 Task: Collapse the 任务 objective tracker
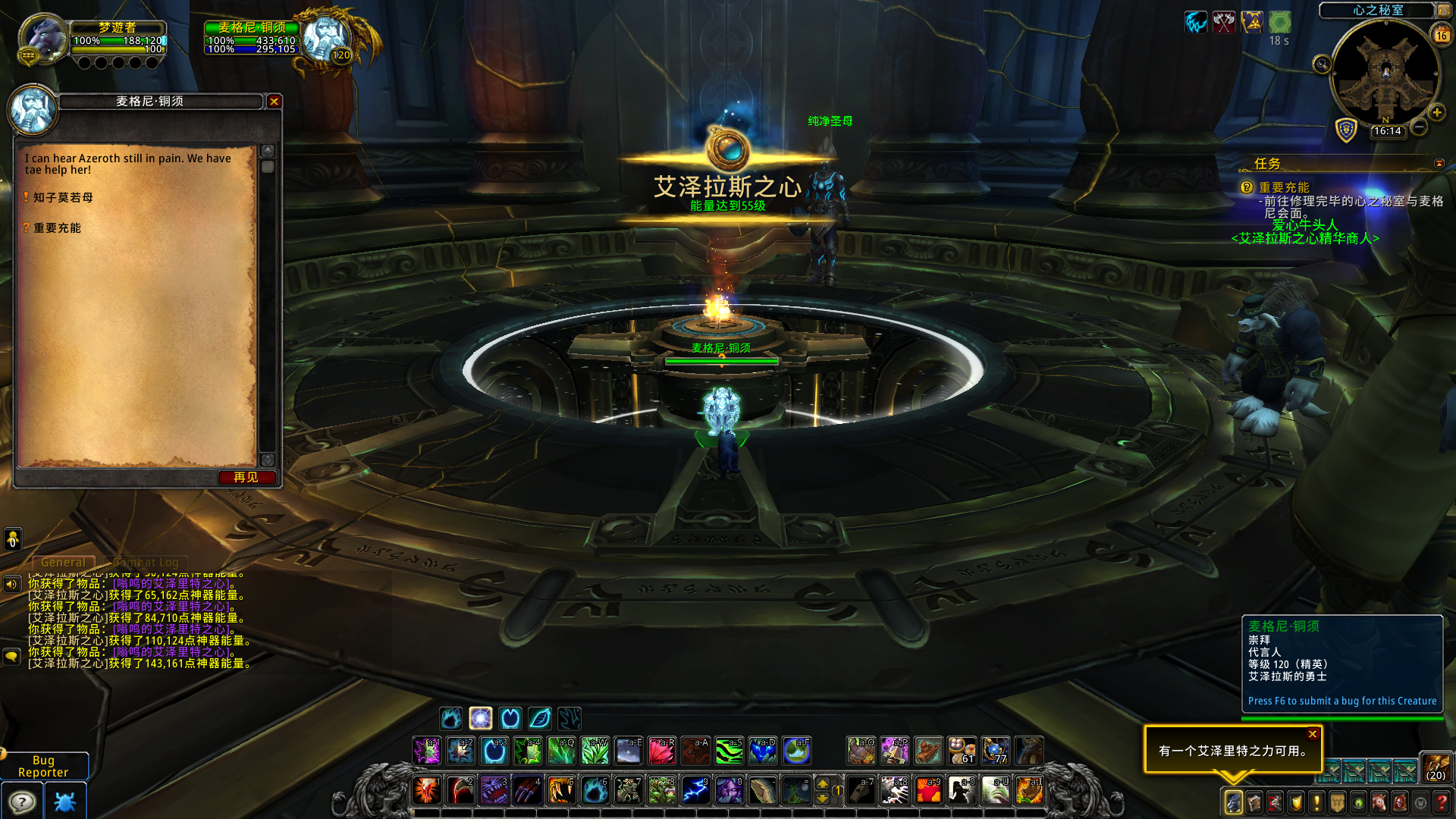1438,164
